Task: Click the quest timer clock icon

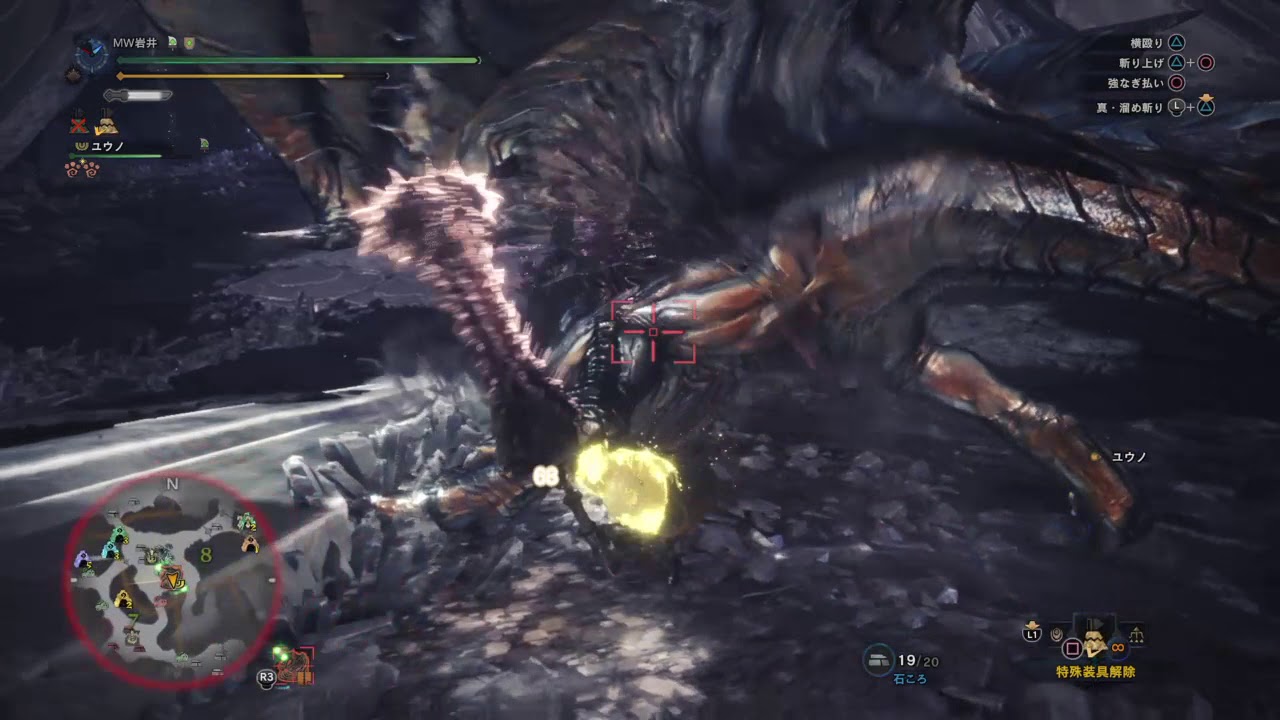Action: click(92, 53)
